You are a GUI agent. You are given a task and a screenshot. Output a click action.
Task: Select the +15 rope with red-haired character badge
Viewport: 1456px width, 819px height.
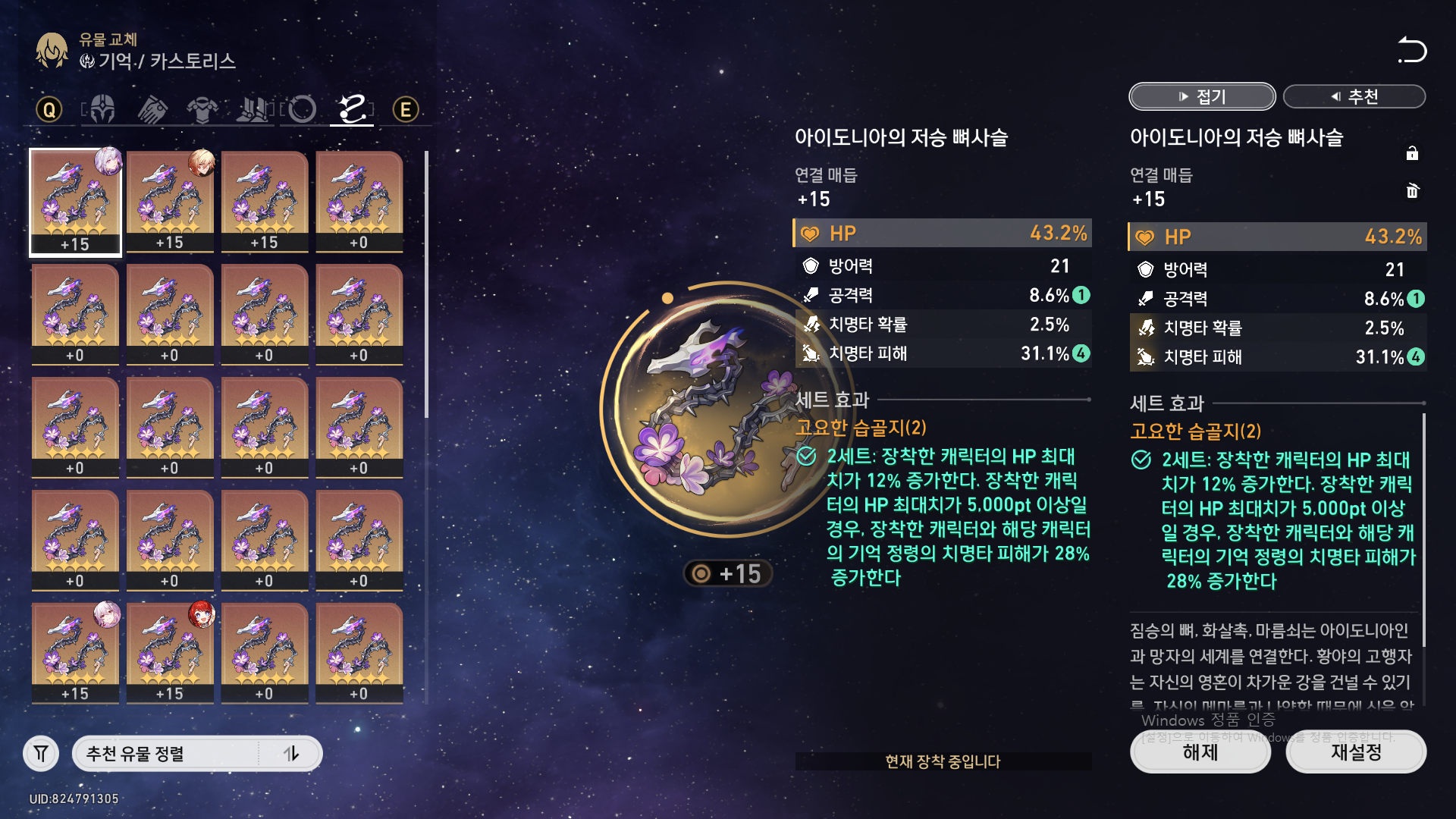click(x=170, y=652)
